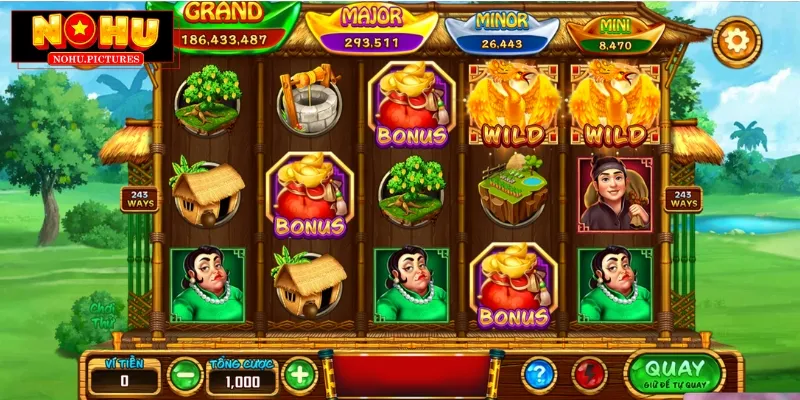This screenshot has height=400, width=800.
Task: Open settings with the gear icon
Action: (737, 41)
